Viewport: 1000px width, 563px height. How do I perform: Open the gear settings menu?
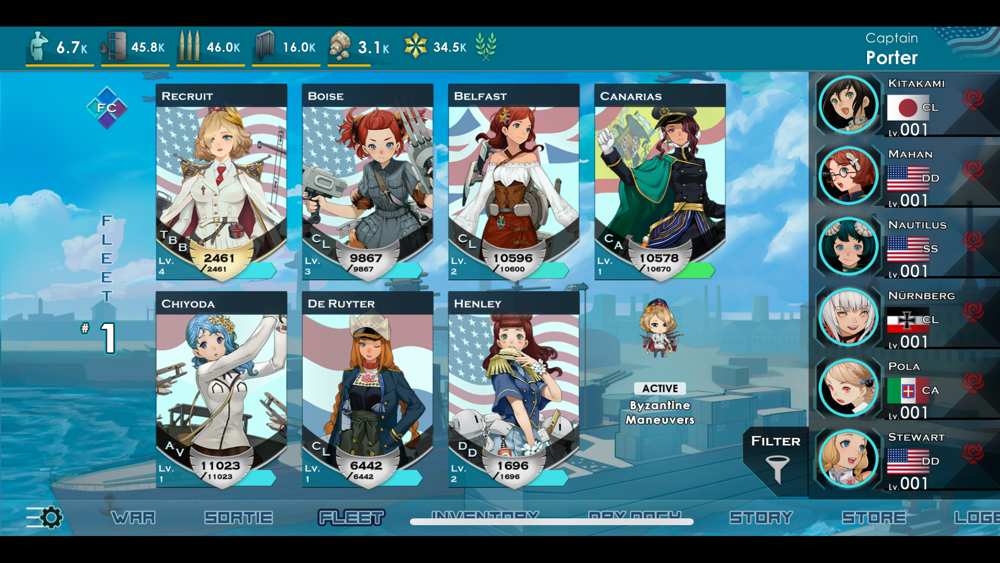point(44,517)
